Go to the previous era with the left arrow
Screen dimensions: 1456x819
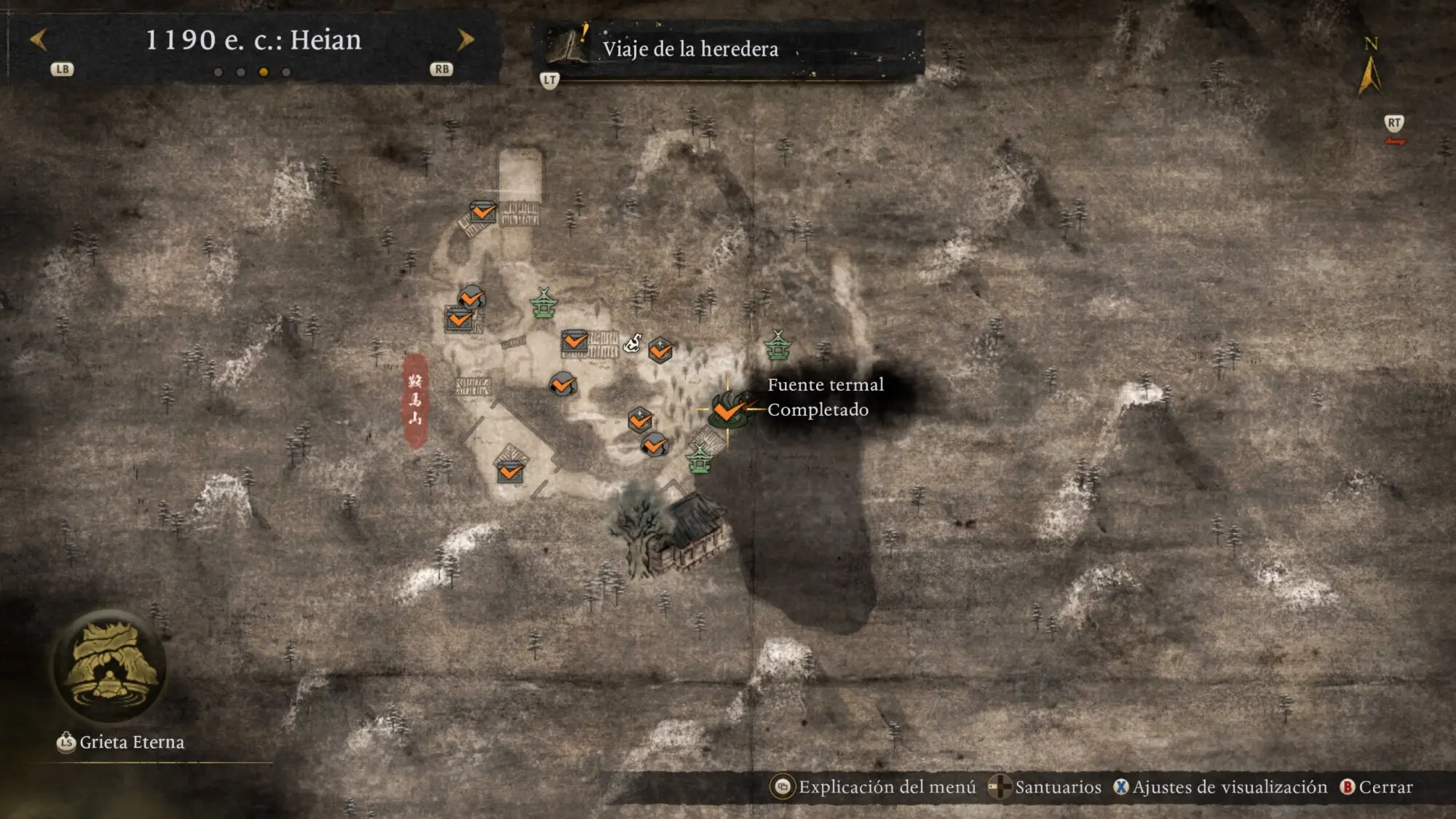(39, 39)
